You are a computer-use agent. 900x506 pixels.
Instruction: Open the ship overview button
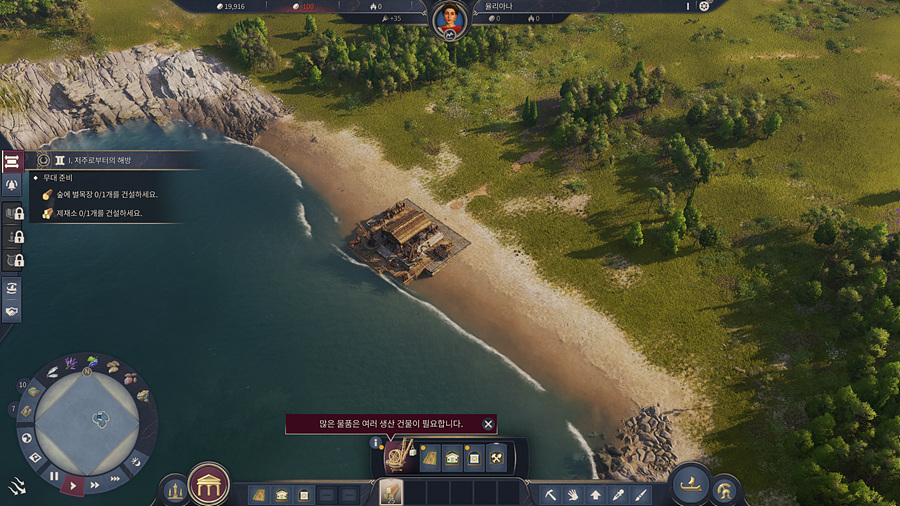[x=690, y=484]
